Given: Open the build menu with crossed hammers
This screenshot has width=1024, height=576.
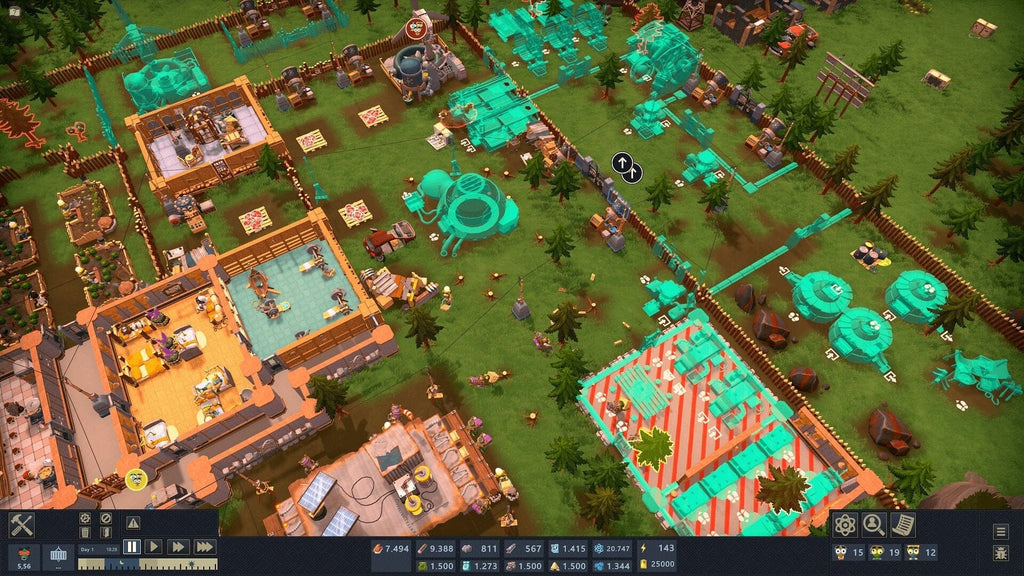Looking at the screenshot, I should click(x=21, y=524).
